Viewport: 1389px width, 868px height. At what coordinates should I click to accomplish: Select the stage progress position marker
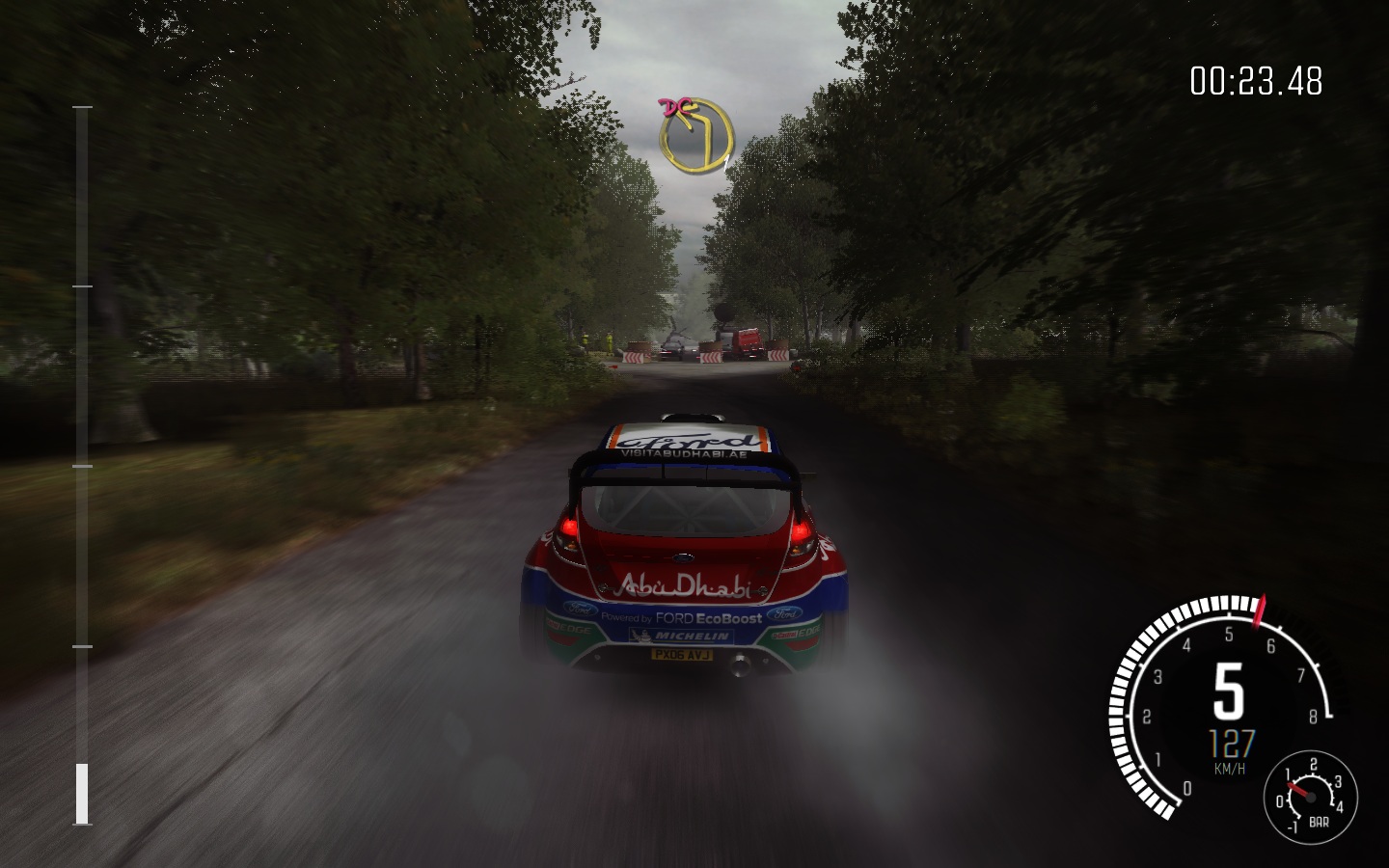point(83,793)
